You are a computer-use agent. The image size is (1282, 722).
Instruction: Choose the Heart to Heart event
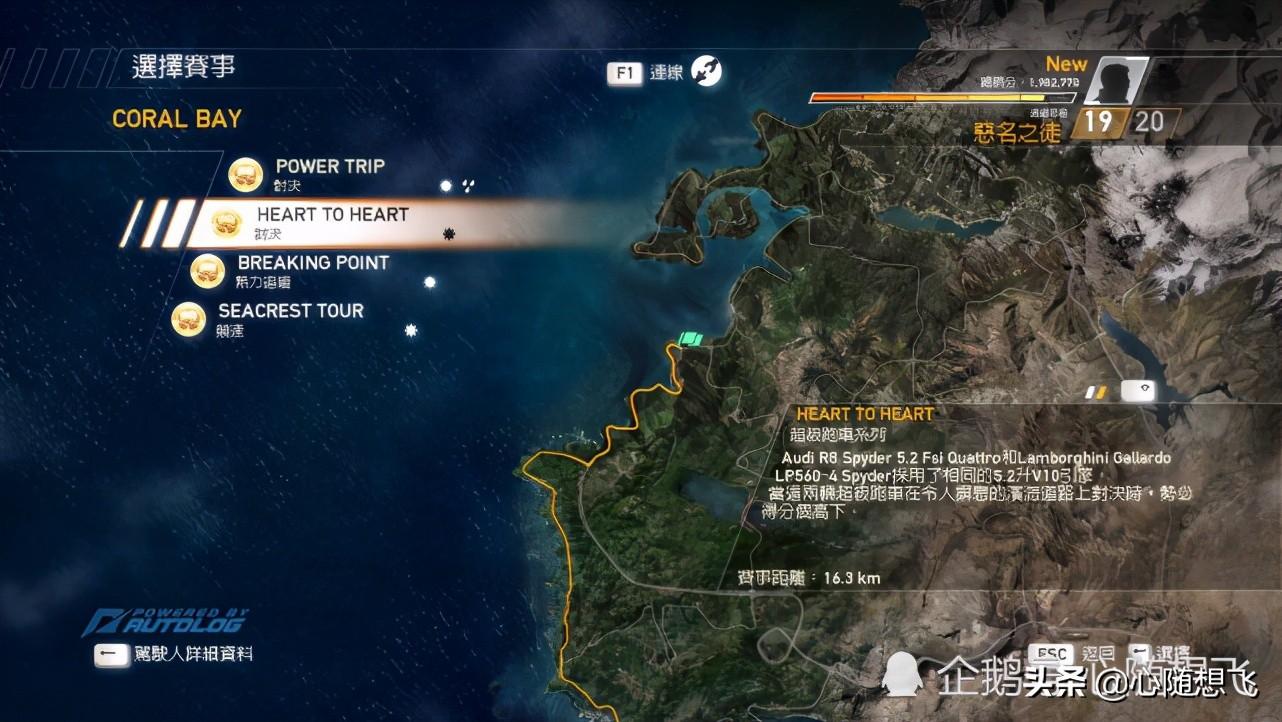(332, 215)
